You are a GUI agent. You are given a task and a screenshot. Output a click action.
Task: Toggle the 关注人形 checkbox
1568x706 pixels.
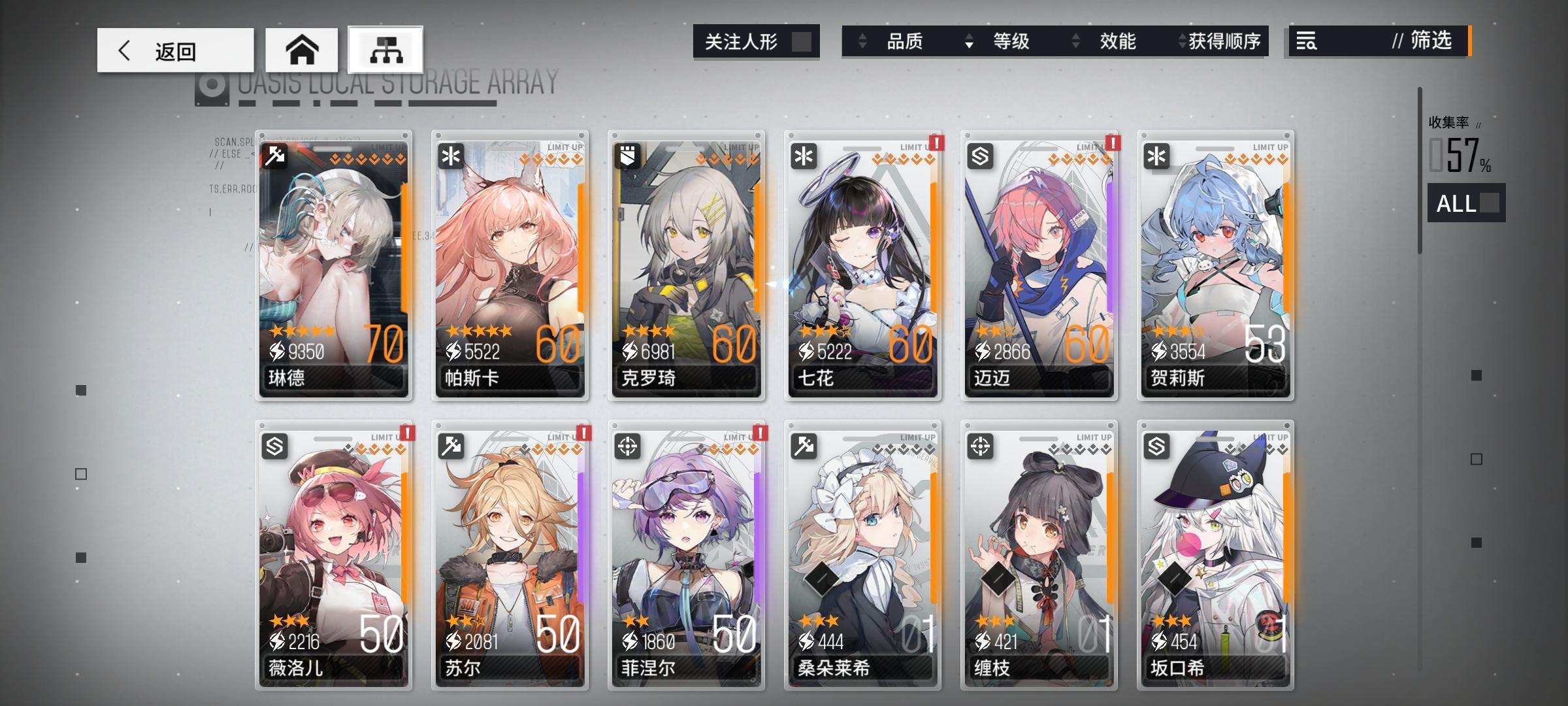click(802, 41)
